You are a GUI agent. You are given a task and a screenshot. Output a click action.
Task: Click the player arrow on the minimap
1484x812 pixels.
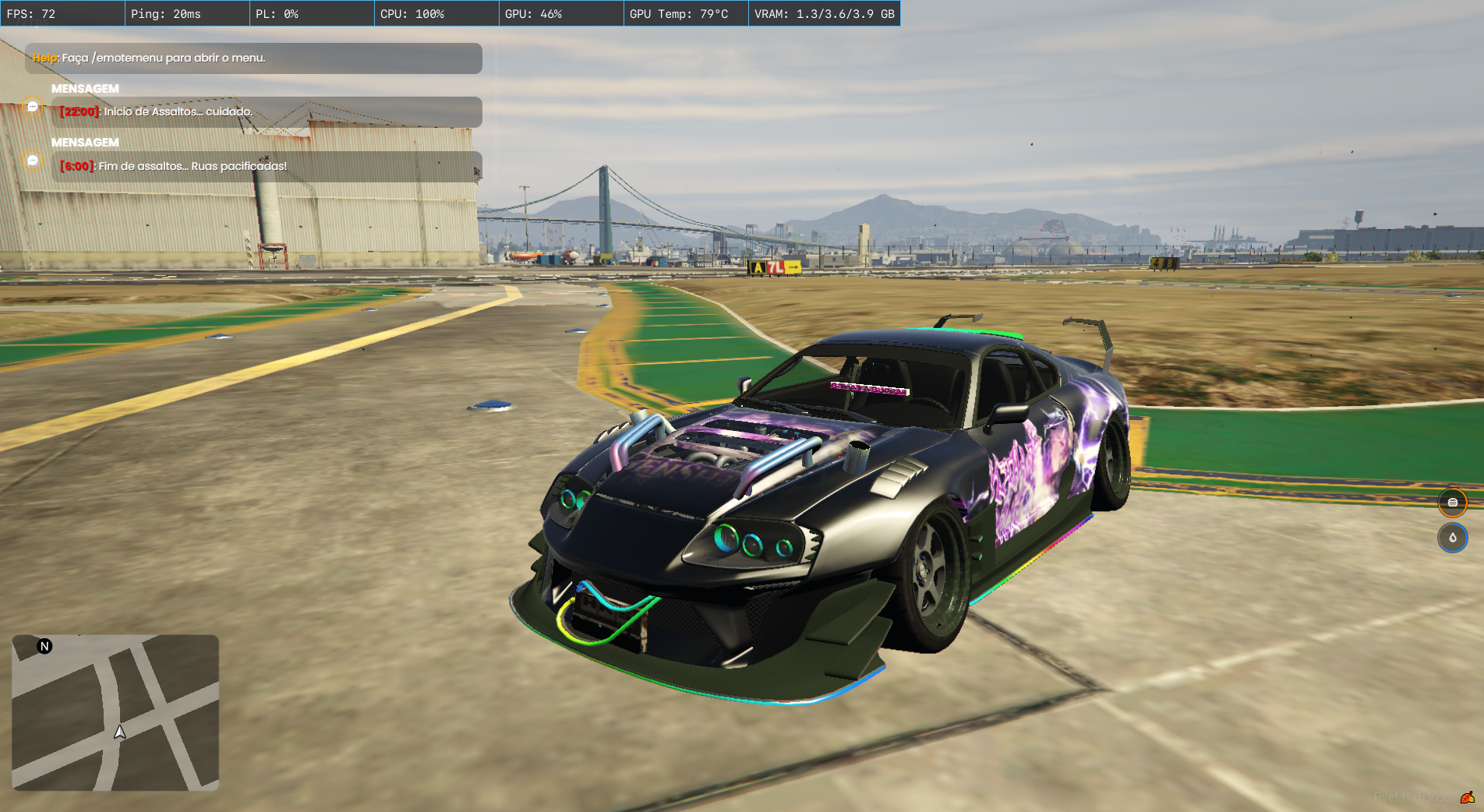[x=120, y=732]
